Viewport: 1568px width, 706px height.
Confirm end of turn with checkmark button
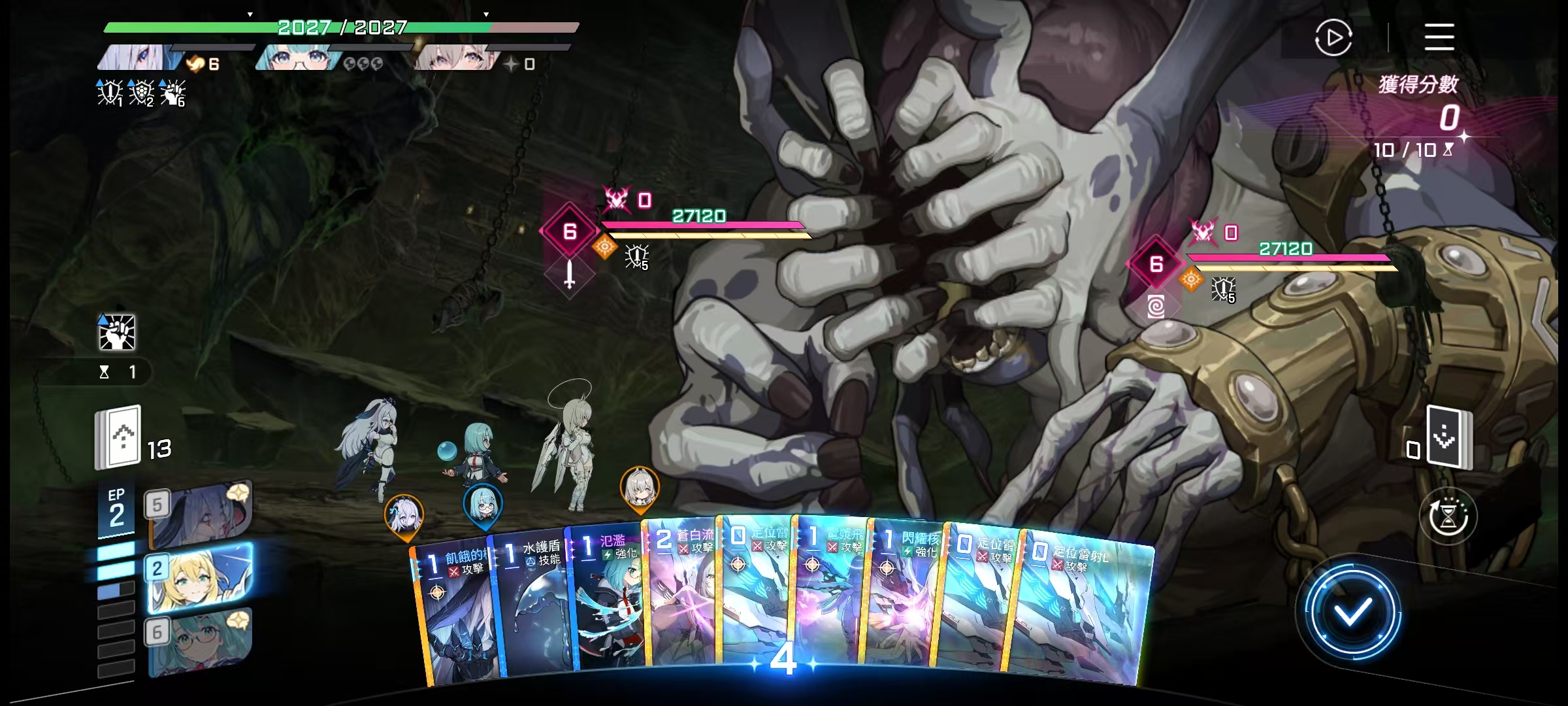(x=1351, y=613)
